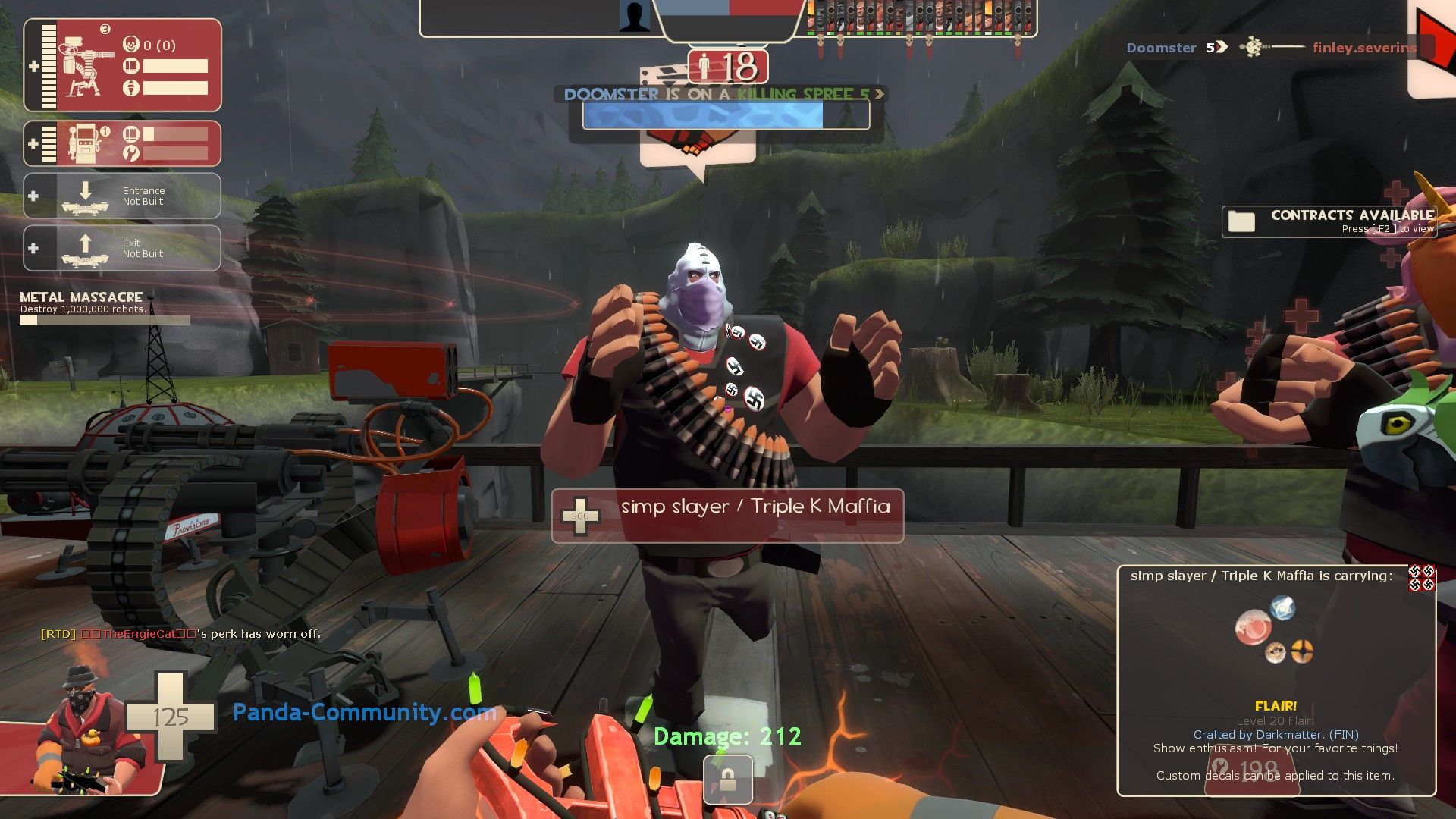
Task: Click the teleporter Entrance Not Built panel
Action: (122, 196)
